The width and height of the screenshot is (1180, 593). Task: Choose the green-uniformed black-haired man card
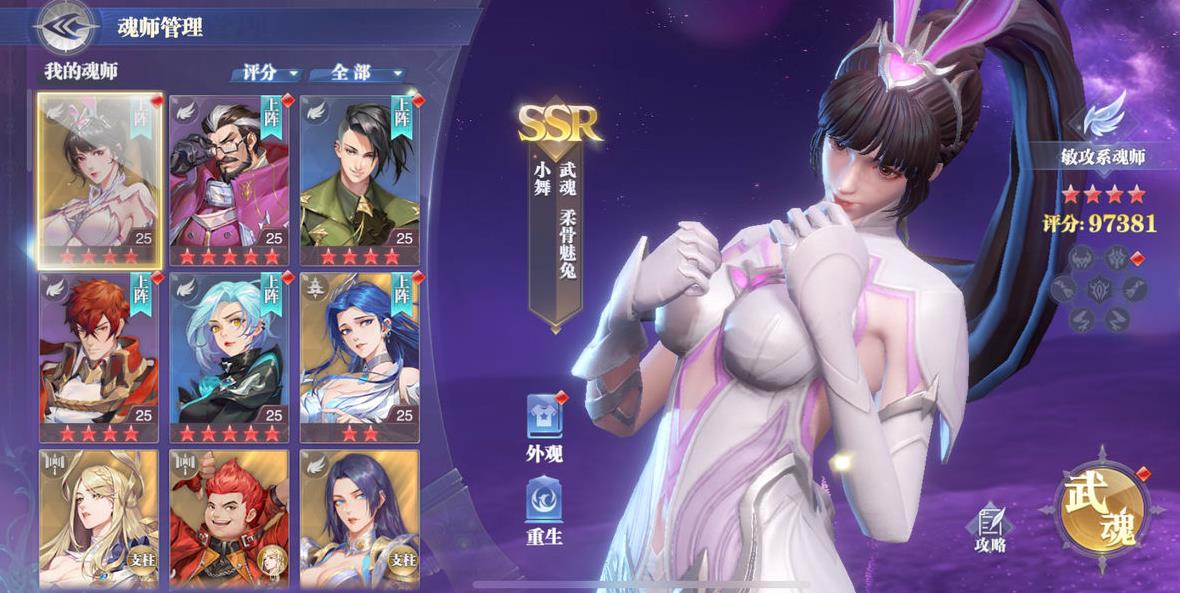(359, 180)
